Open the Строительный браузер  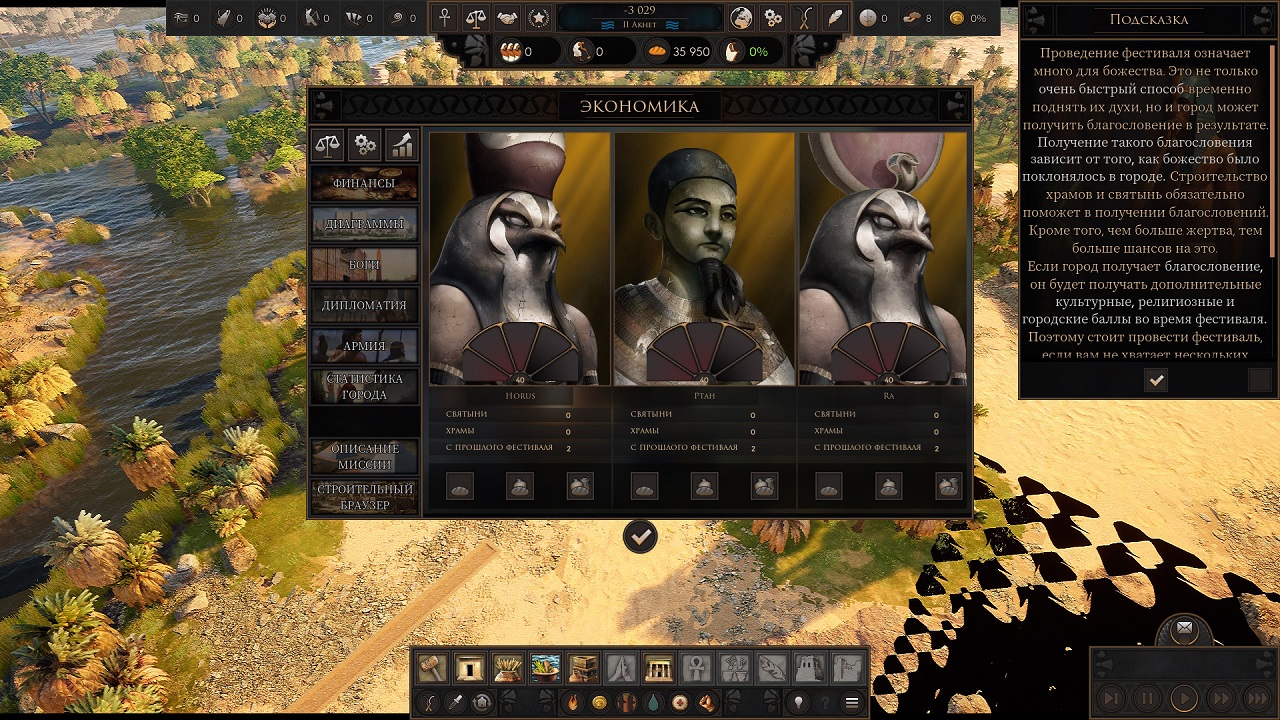point(365,497)
